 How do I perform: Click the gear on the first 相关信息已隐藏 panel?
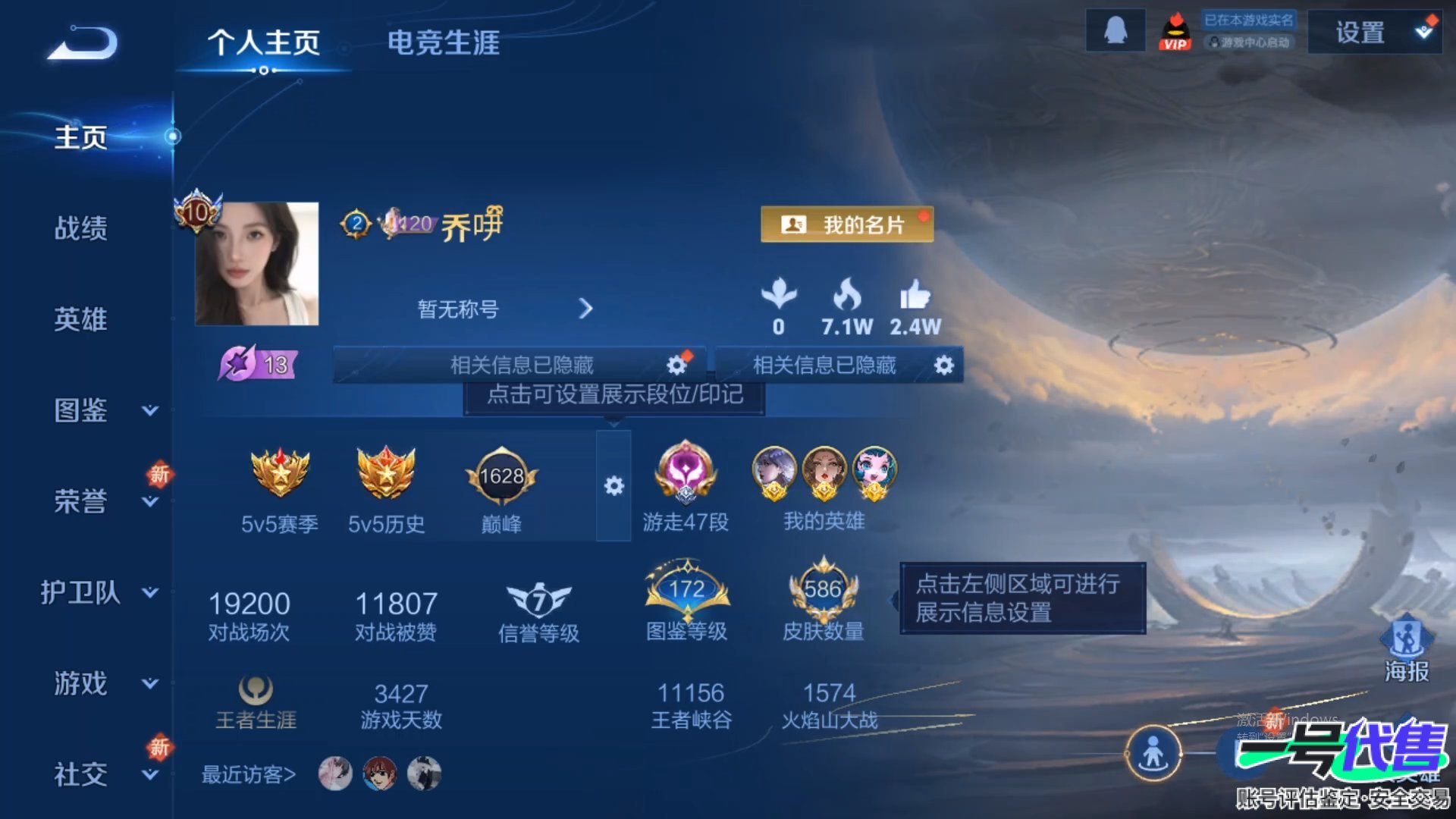click(x=677, y=364)
